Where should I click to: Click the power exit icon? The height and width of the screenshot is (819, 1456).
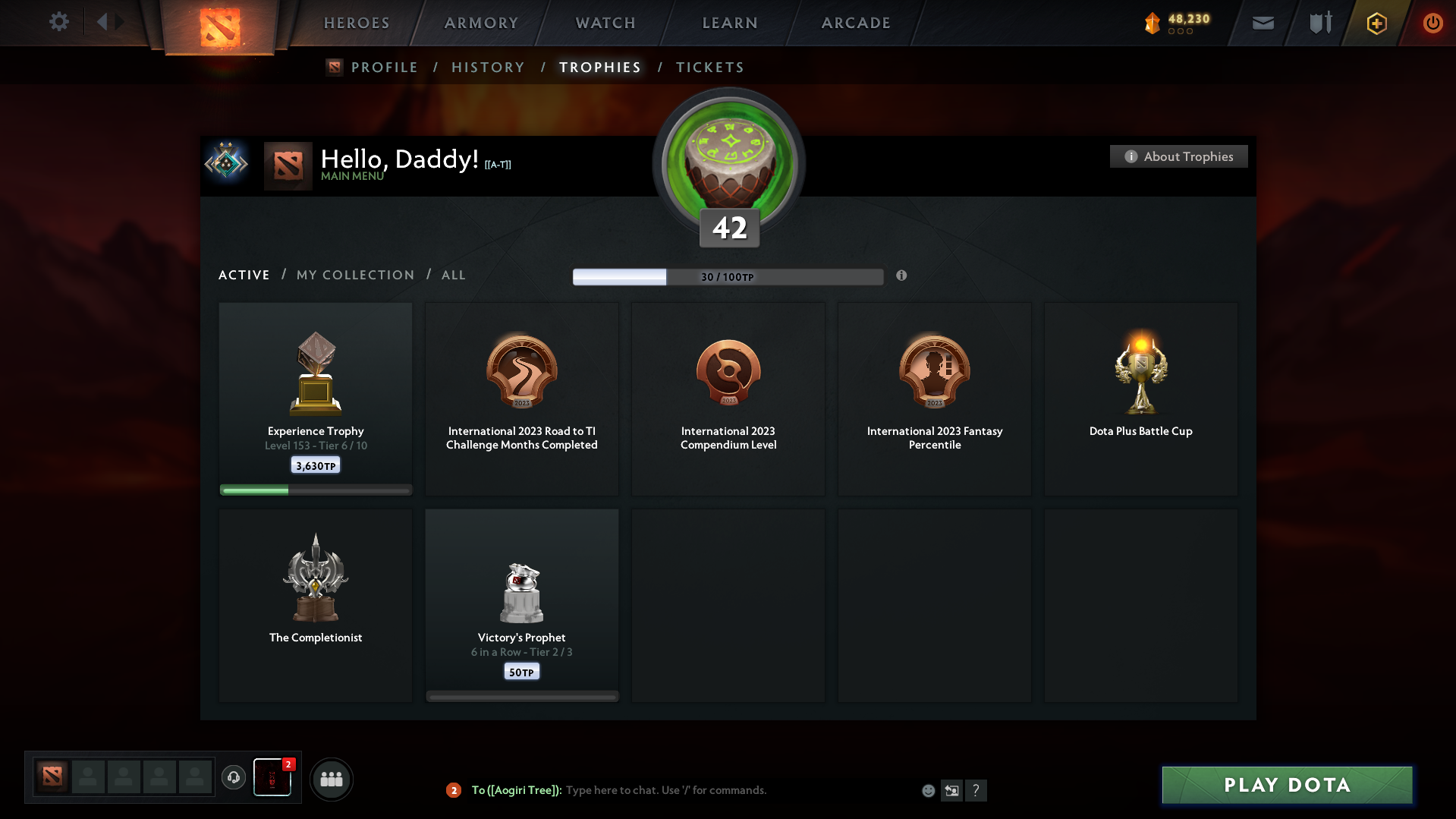1432,23
